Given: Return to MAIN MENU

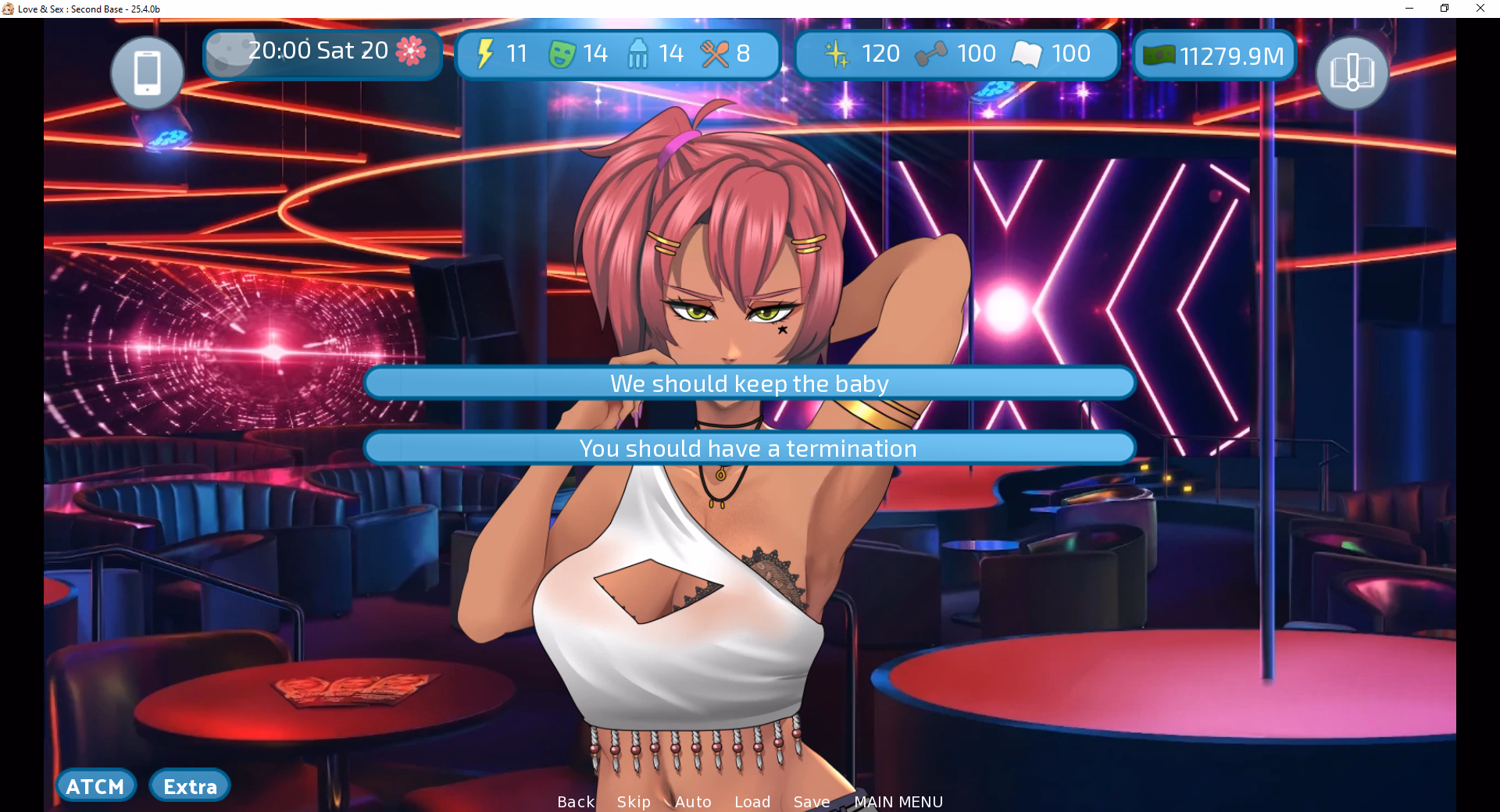Looking at the screenshot, I should click(898, 802).
